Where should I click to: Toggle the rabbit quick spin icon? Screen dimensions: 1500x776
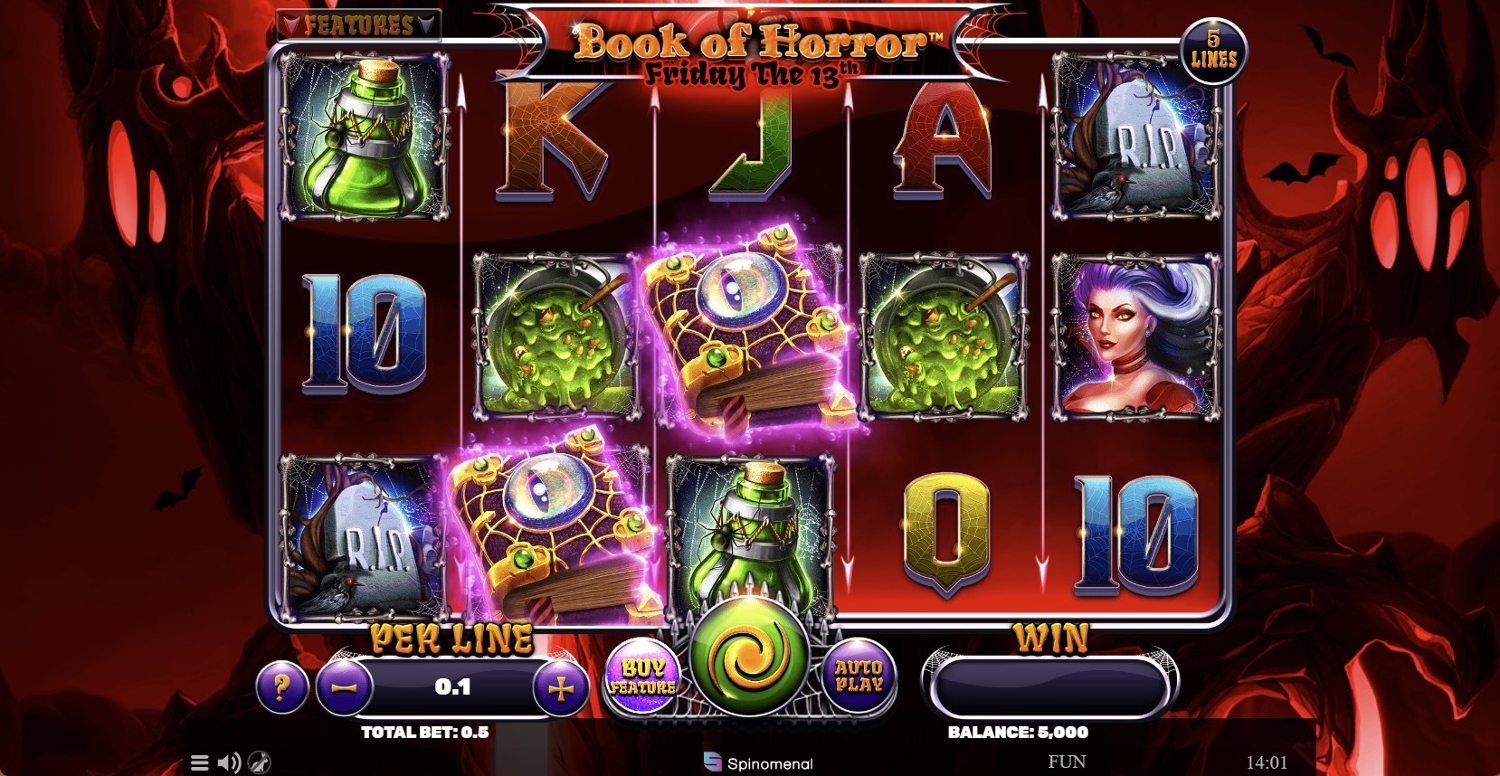pyautogui.click(x=259, y=763)
